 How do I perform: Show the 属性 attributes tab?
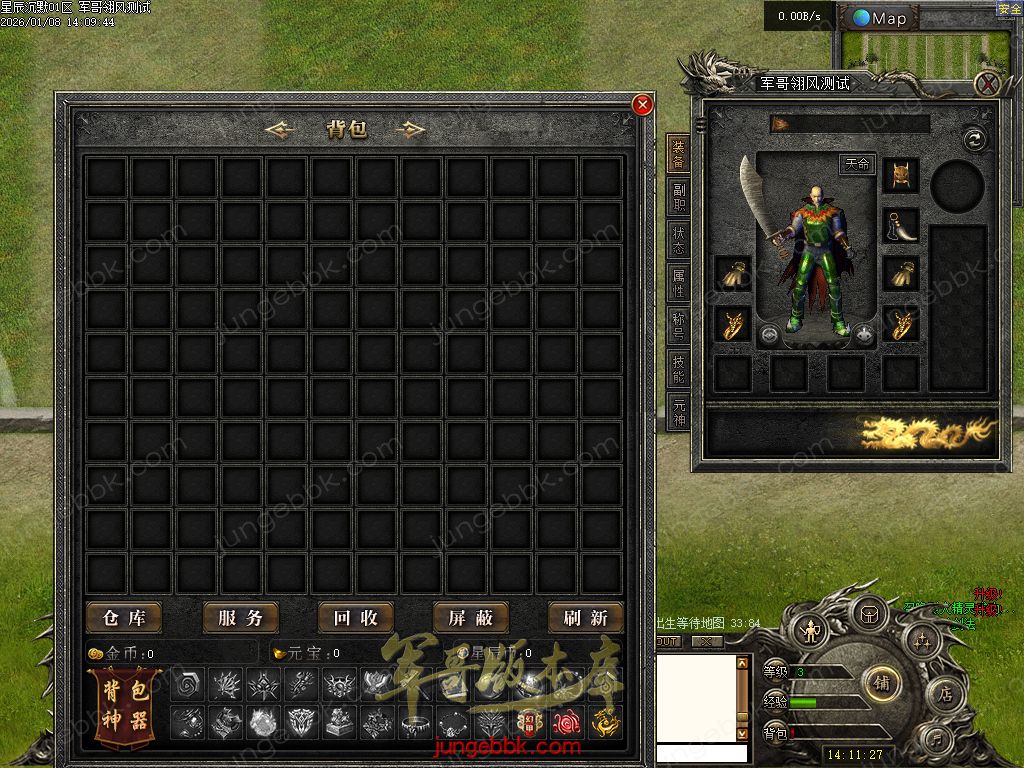click(679, 284)
